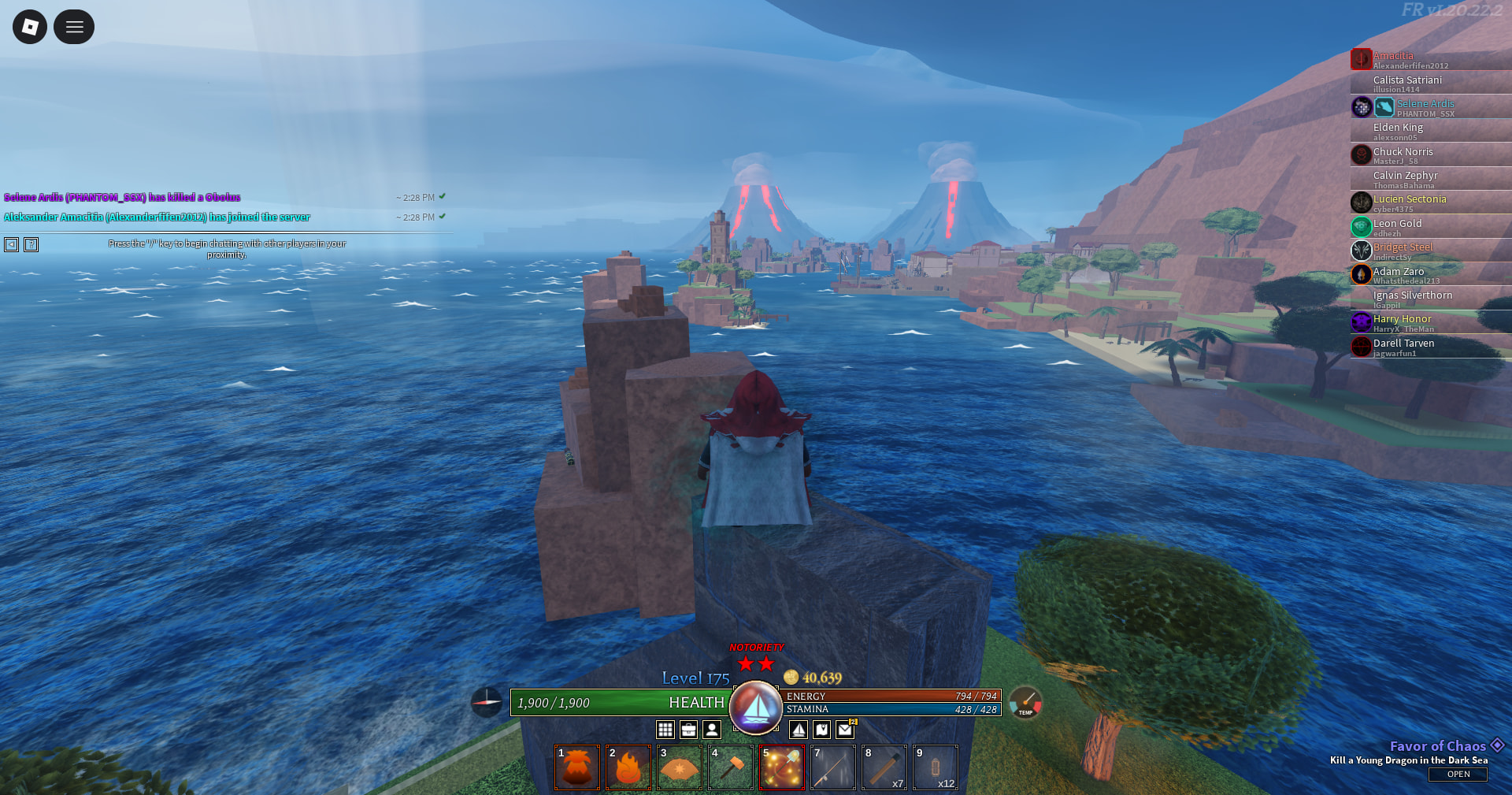Choose the orange fan item in slot 3
Image resolution: width=1512 pixels, height=795 pixels.
click(680, 767)
